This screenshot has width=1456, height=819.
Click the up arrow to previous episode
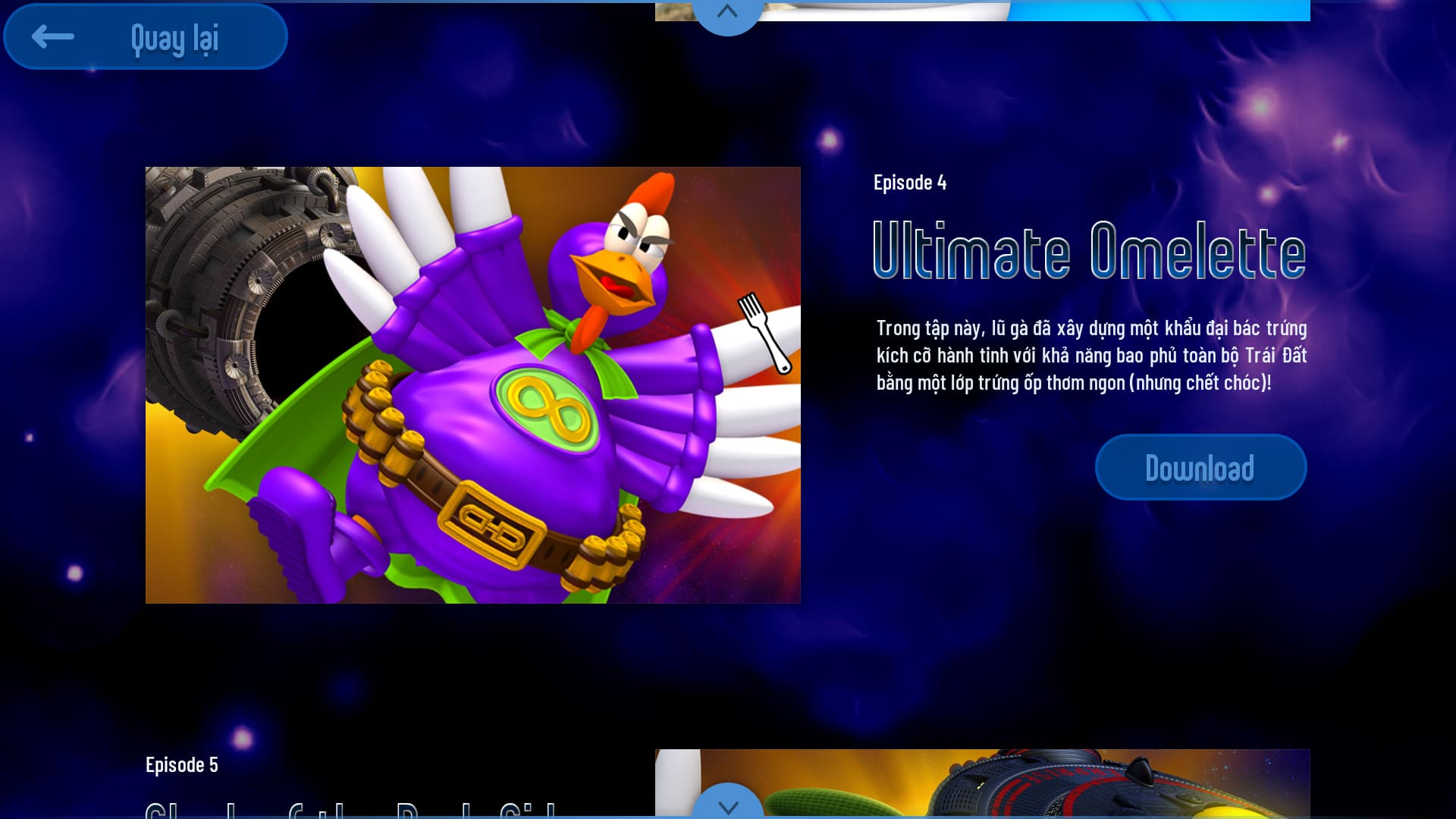click(727, 13)
